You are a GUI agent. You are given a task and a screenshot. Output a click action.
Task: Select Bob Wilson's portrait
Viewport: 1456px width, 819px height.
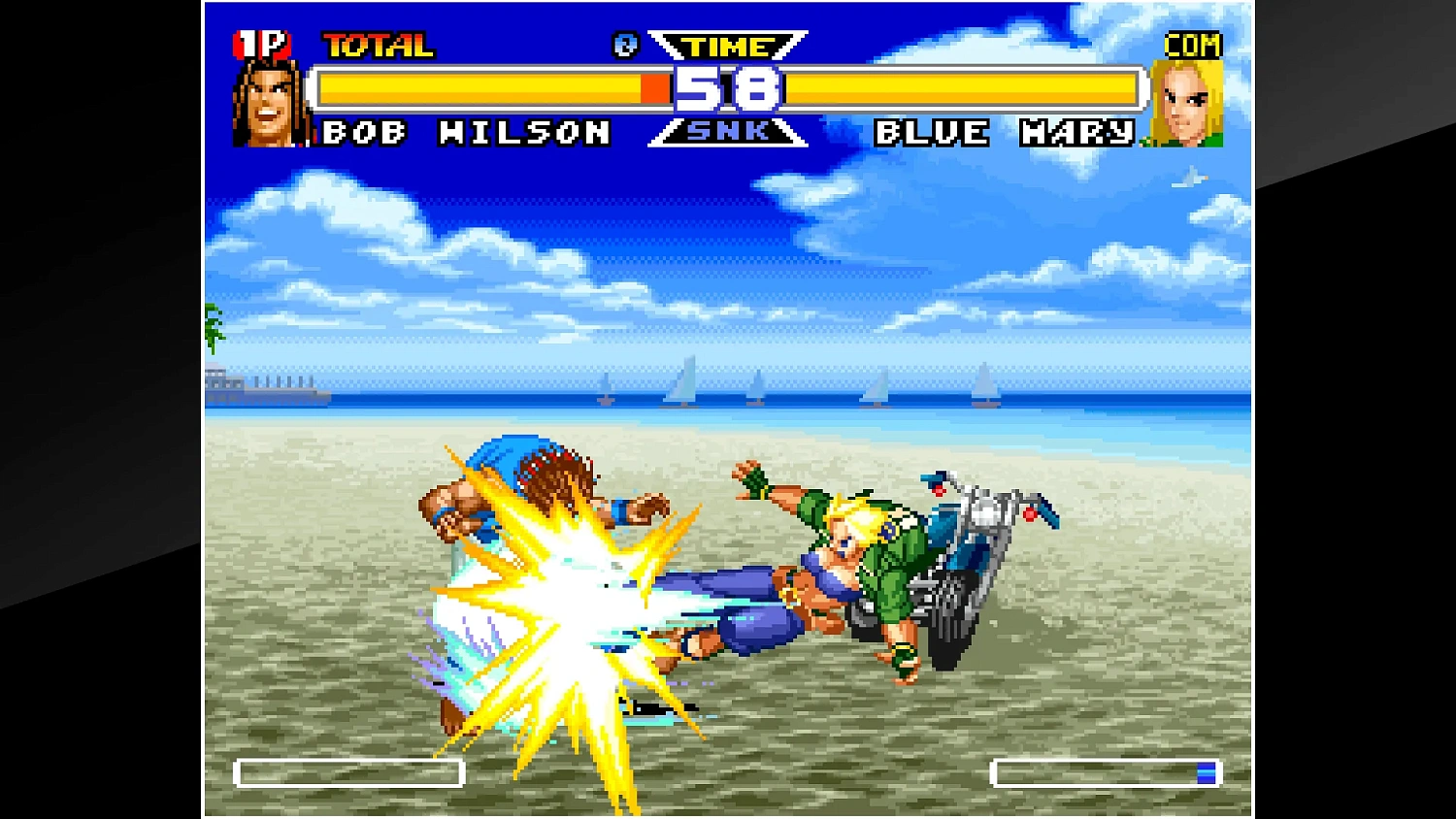coord(266,102)
